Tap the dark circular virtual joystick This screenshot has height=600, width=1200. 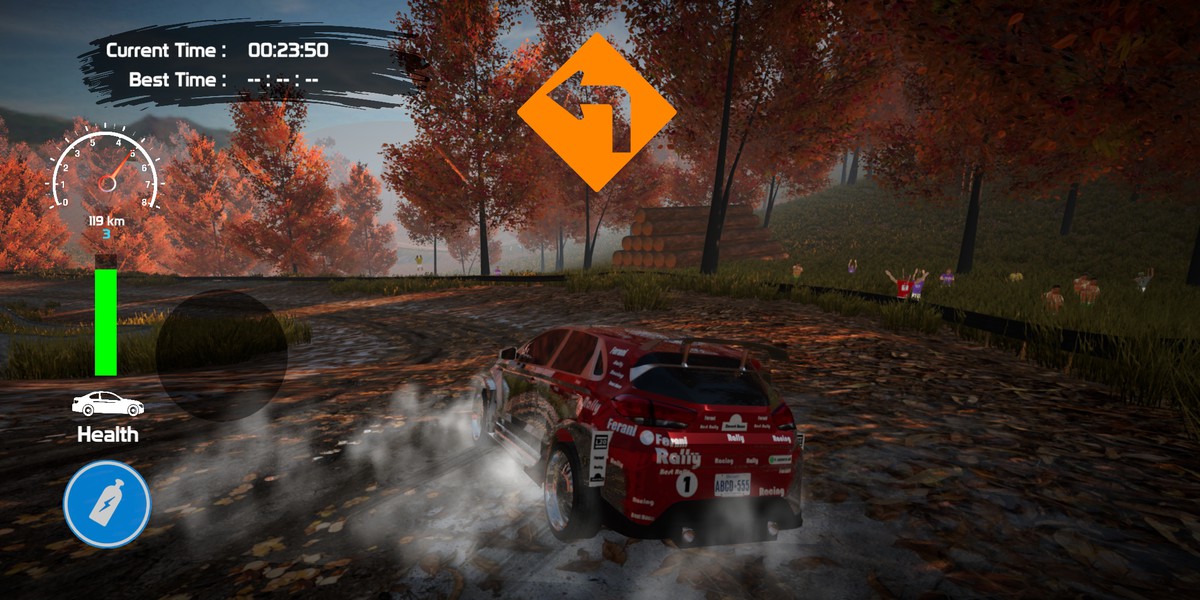(x=221, y=354)
